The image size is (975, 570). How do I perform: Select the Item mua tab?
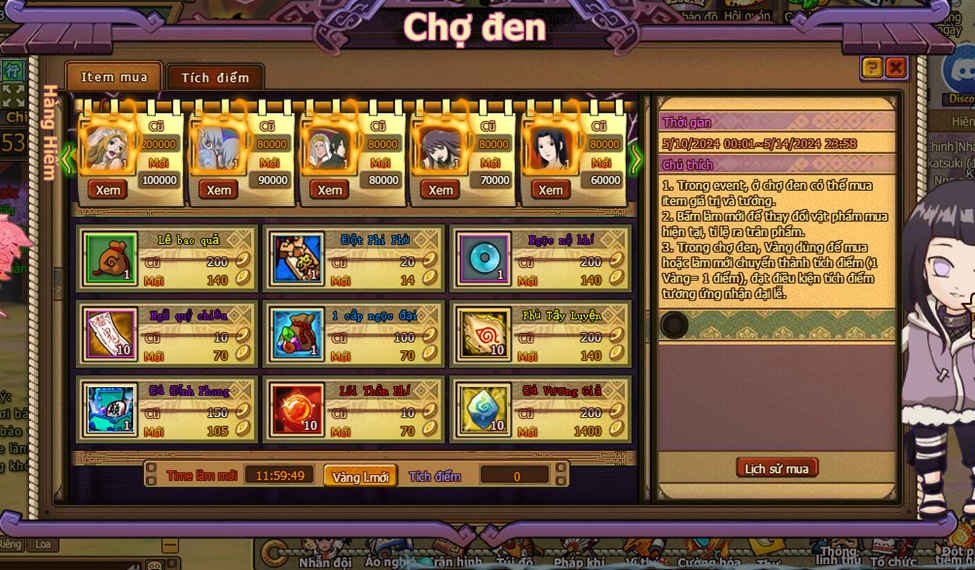coord(114,77)
